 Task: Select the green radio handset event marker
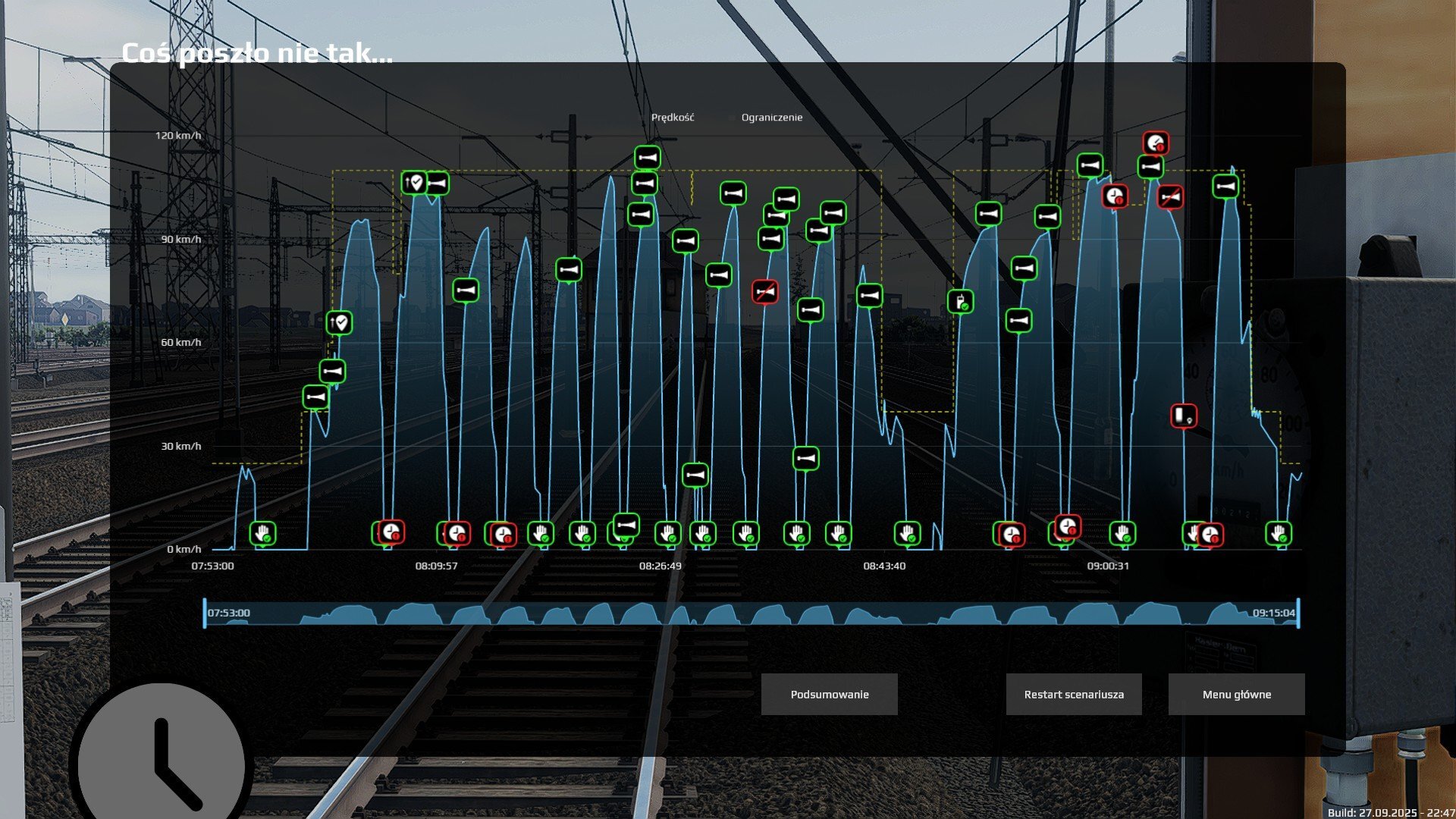tap(960, 301)
